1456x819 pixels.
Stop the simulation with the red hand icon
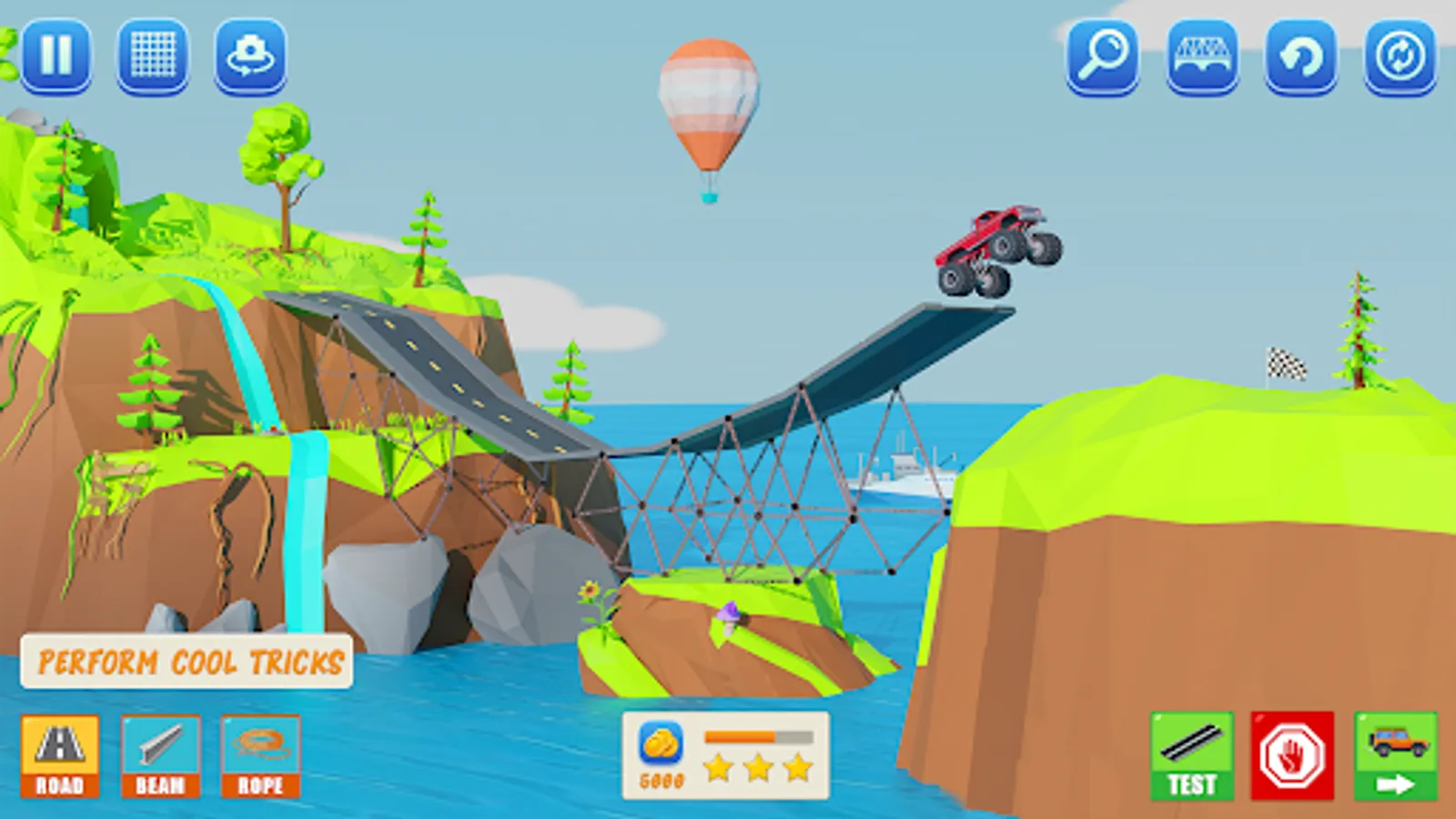(x=1292, y=753)
